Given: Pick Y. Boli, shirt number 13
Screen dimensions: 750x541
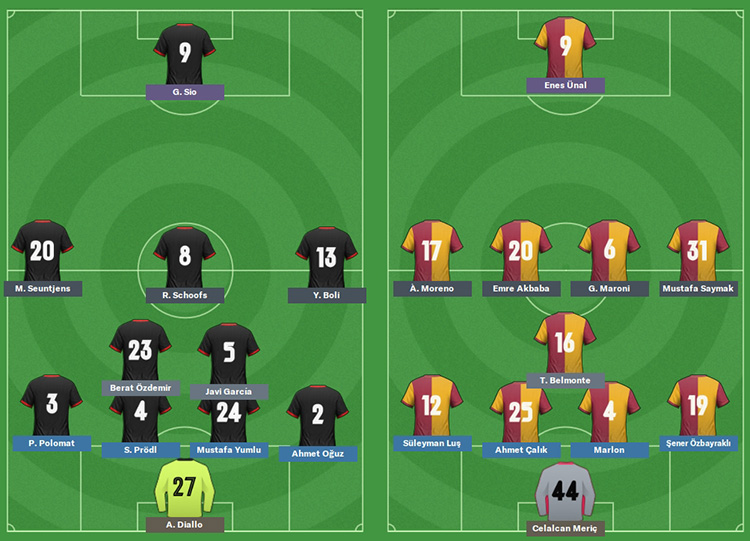Looking at the screenshot, I should 326,257.
